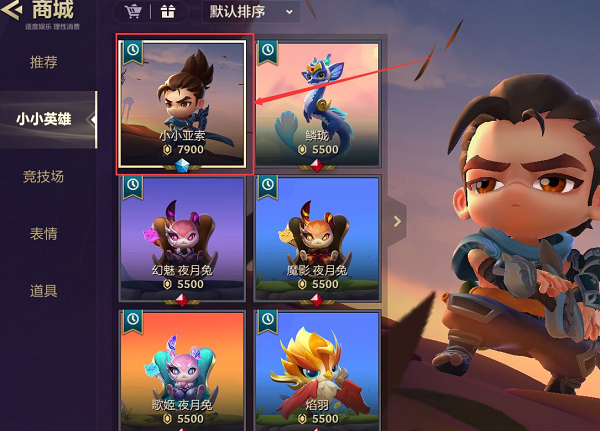
Task: Switch to the 竞技场 category
Action: 44,176
